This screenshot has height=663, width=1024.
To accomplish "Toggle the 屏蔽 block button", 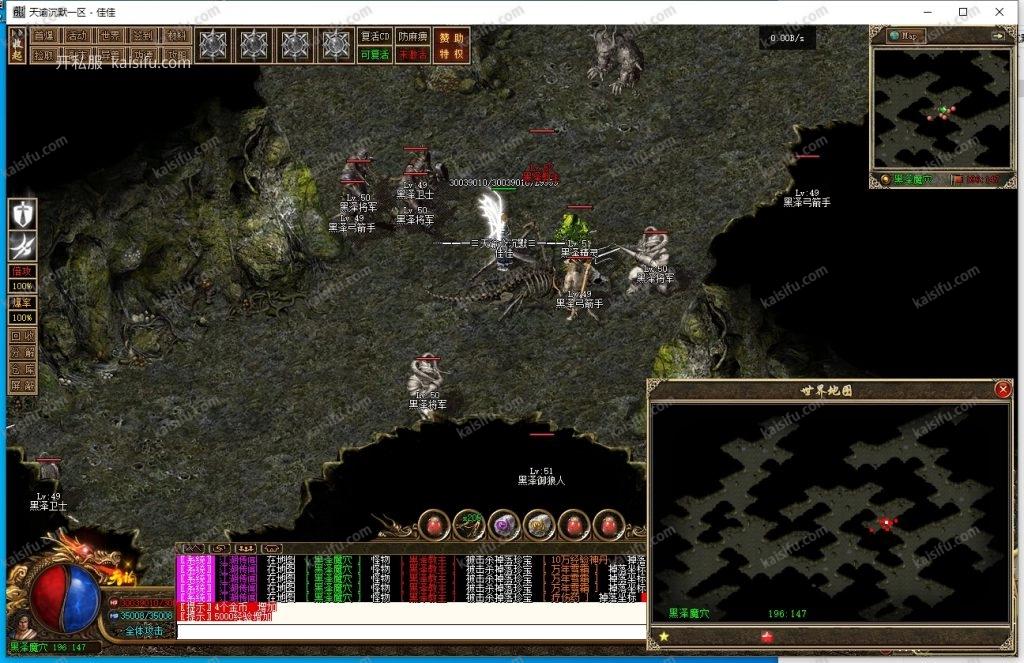I will (x=22, y=384).
